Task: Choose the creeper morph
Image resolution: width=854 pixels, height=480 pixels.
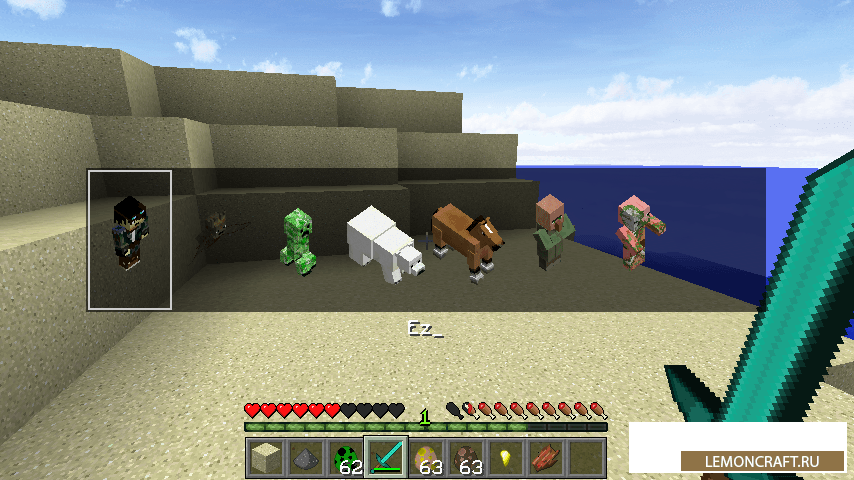Action: (298, 239)
